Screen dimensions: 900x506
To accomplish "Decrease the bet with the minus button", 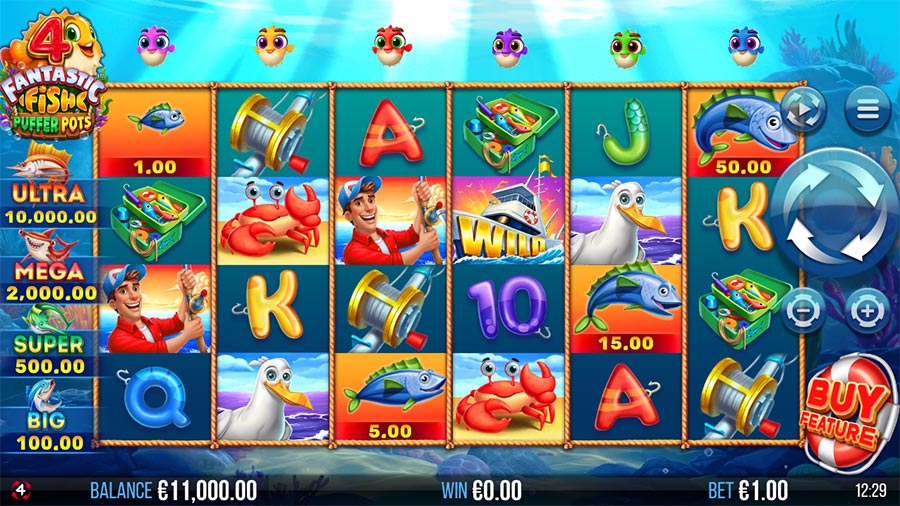I will (803, 311).
